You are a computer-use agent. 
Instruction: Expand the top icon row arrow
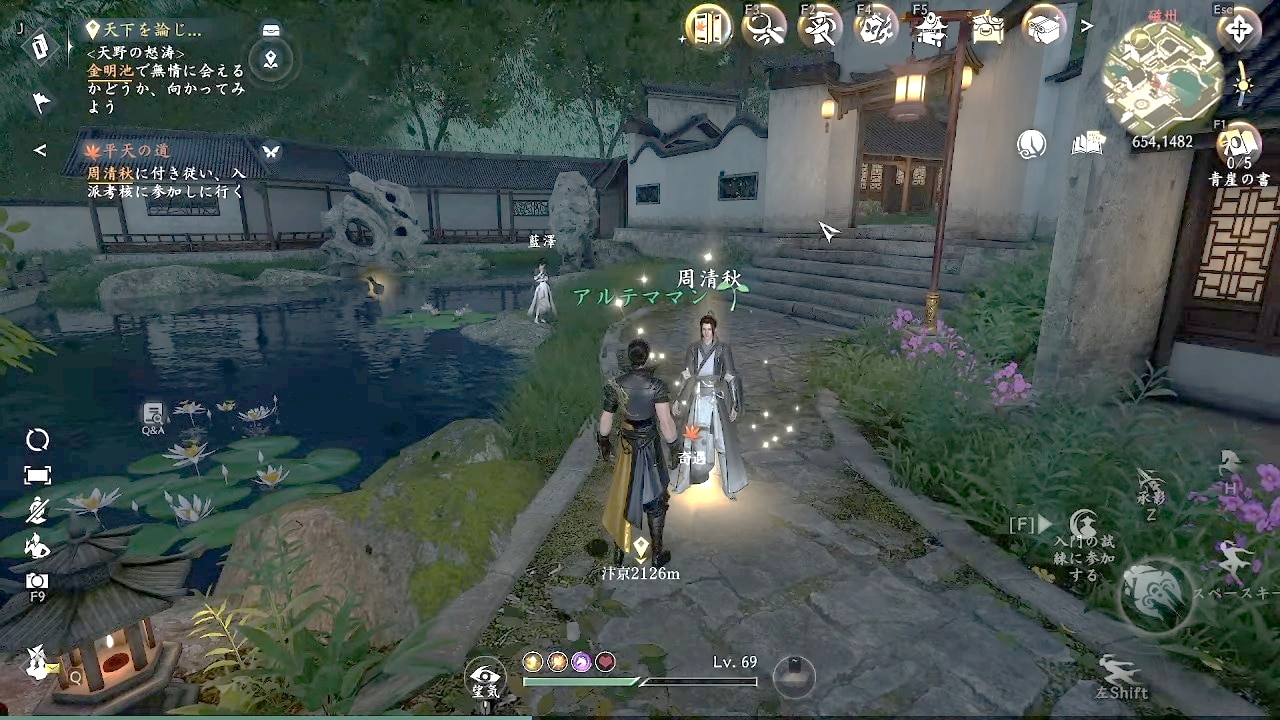click(1086, 27)
